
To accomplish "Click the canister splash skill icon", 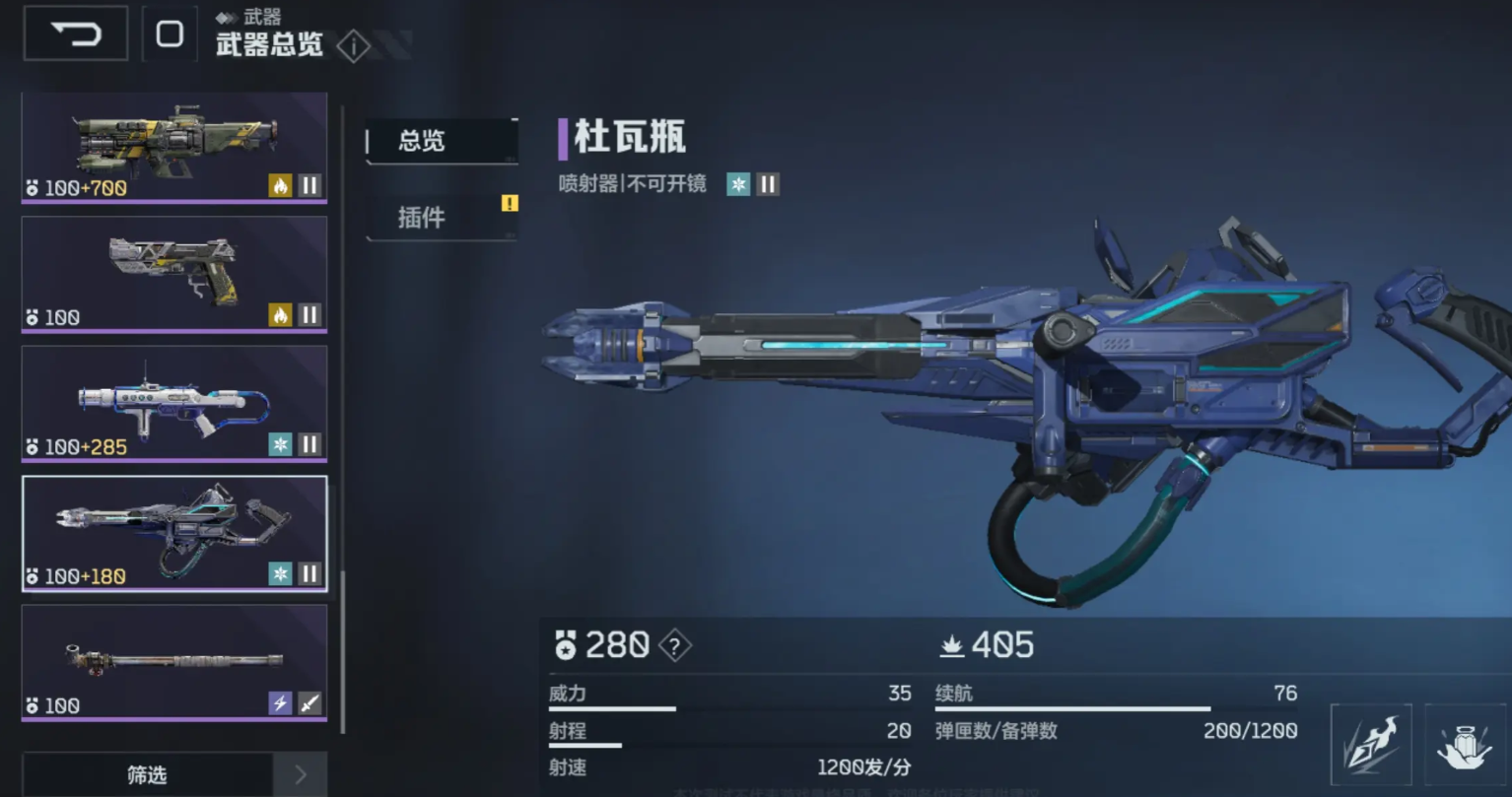I will [1465, 745].
